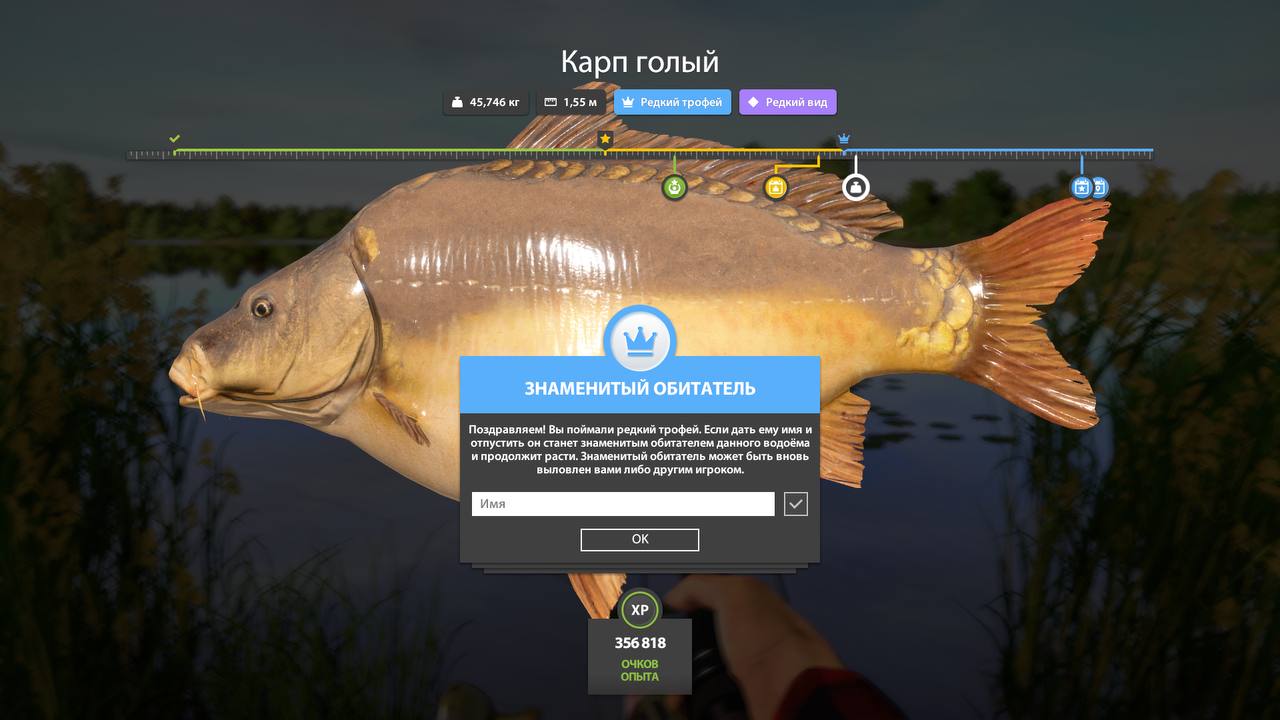
Task: Click the white weight marker on the scale
Action: tap(855, 187)
